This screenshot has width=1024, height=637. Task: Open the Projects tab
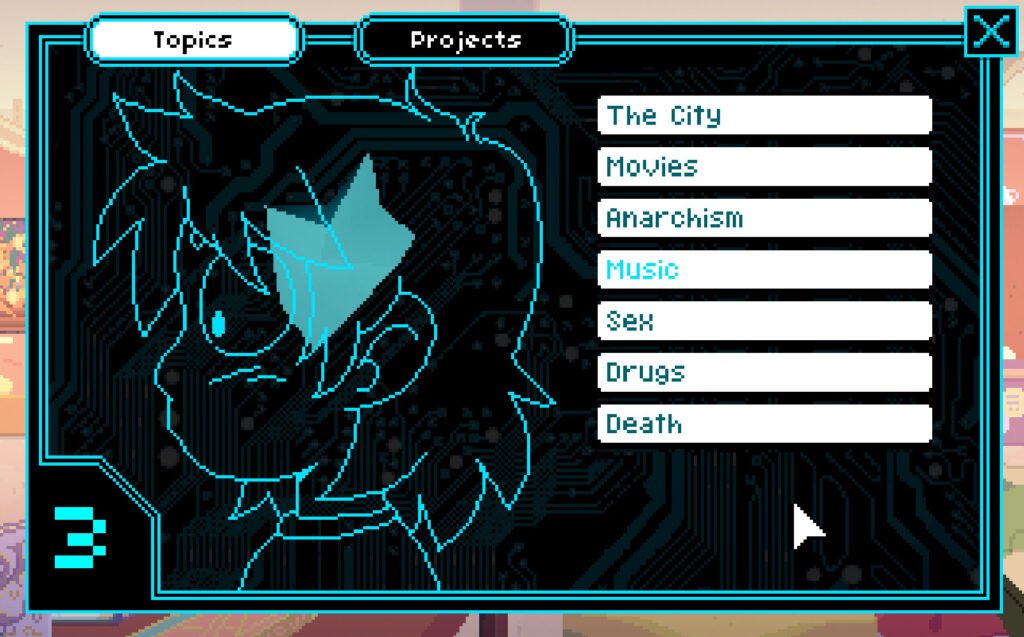pos(465,40)
